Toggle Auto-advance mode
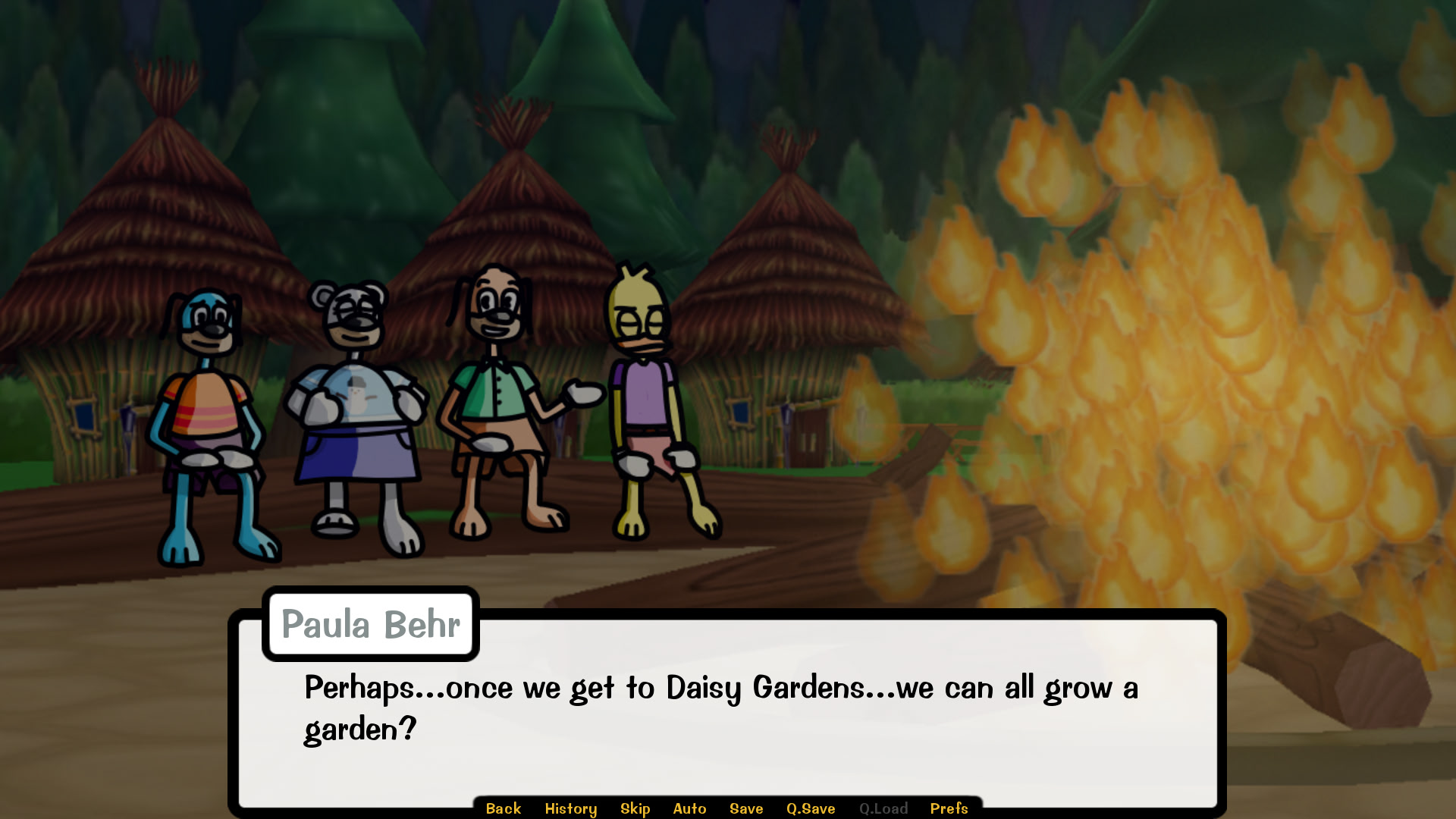This screenshot has width=1456, height=819. (x=689, y=808)
